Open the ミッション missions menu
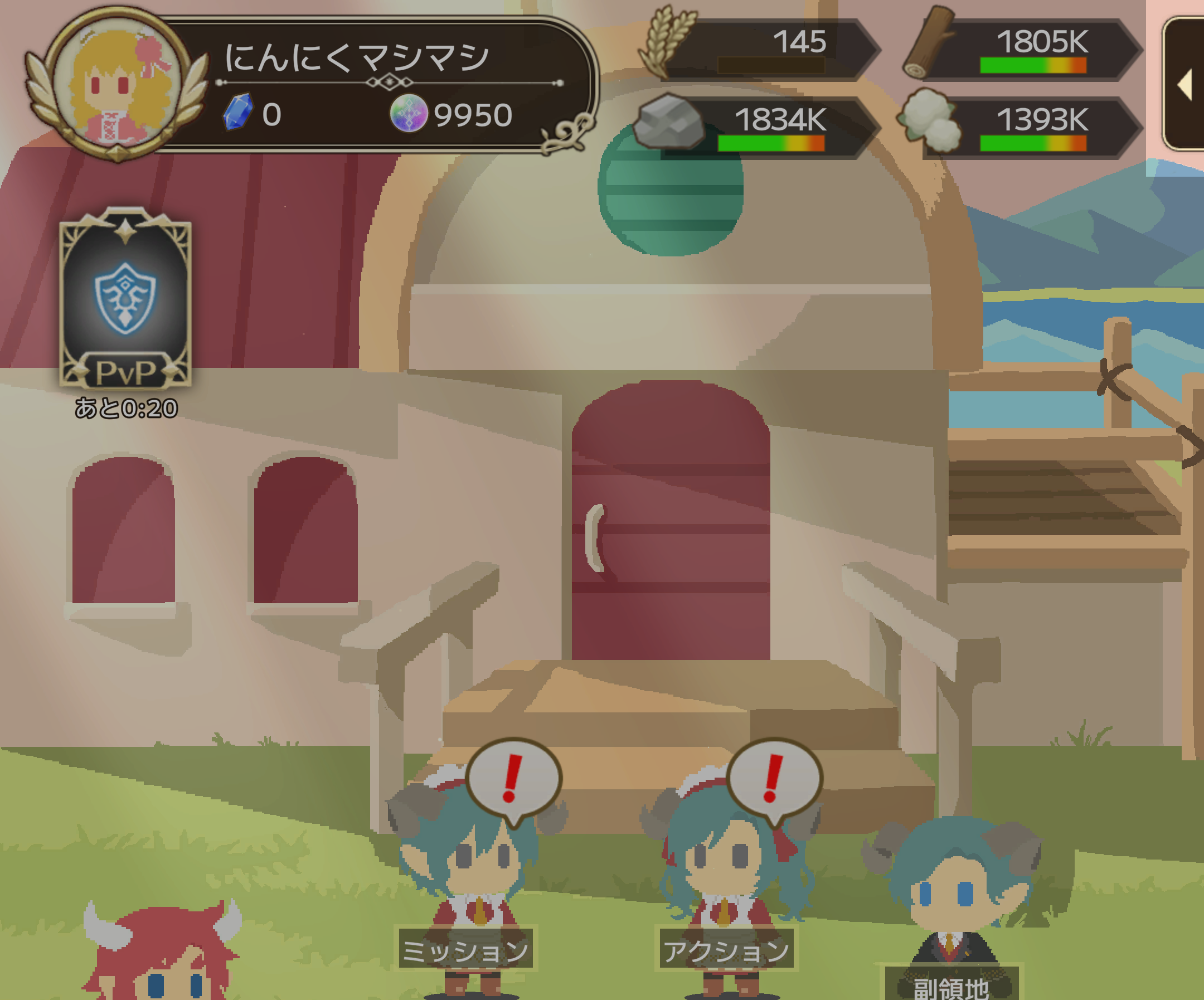 coord(465,951)
